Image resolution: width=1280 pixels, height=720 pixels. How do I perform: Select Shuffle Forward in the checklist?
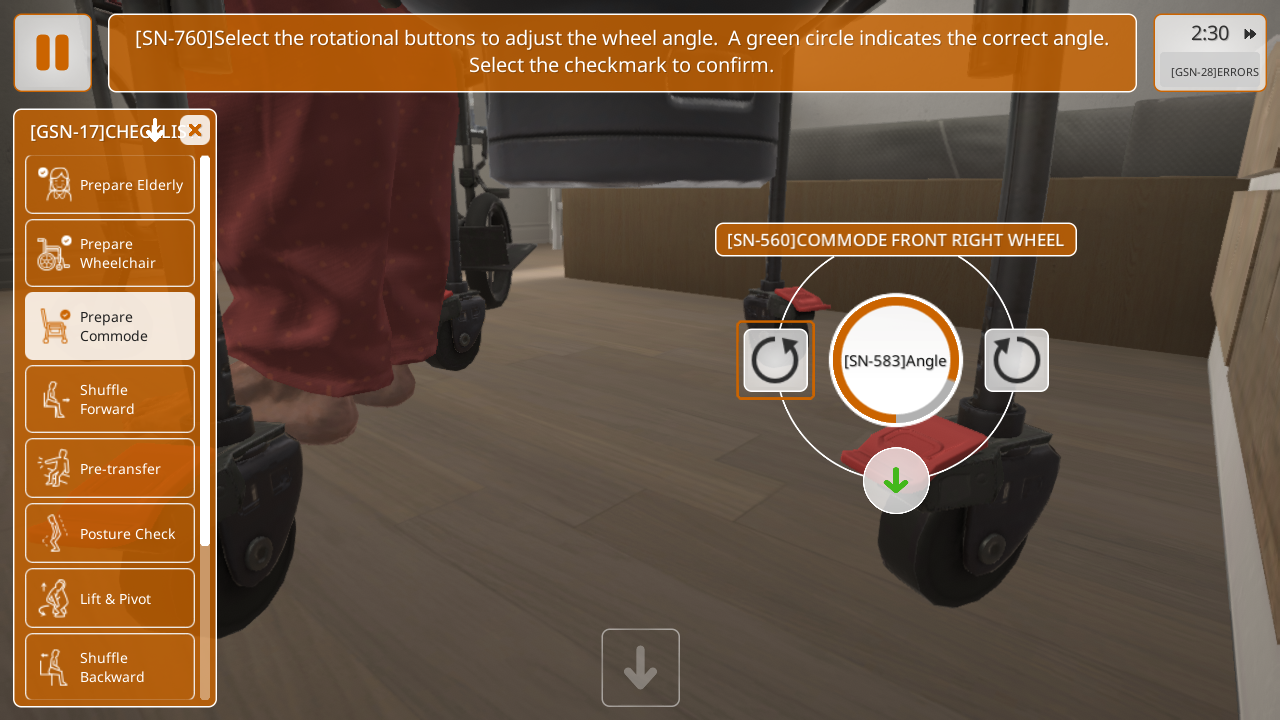(110, 399)
